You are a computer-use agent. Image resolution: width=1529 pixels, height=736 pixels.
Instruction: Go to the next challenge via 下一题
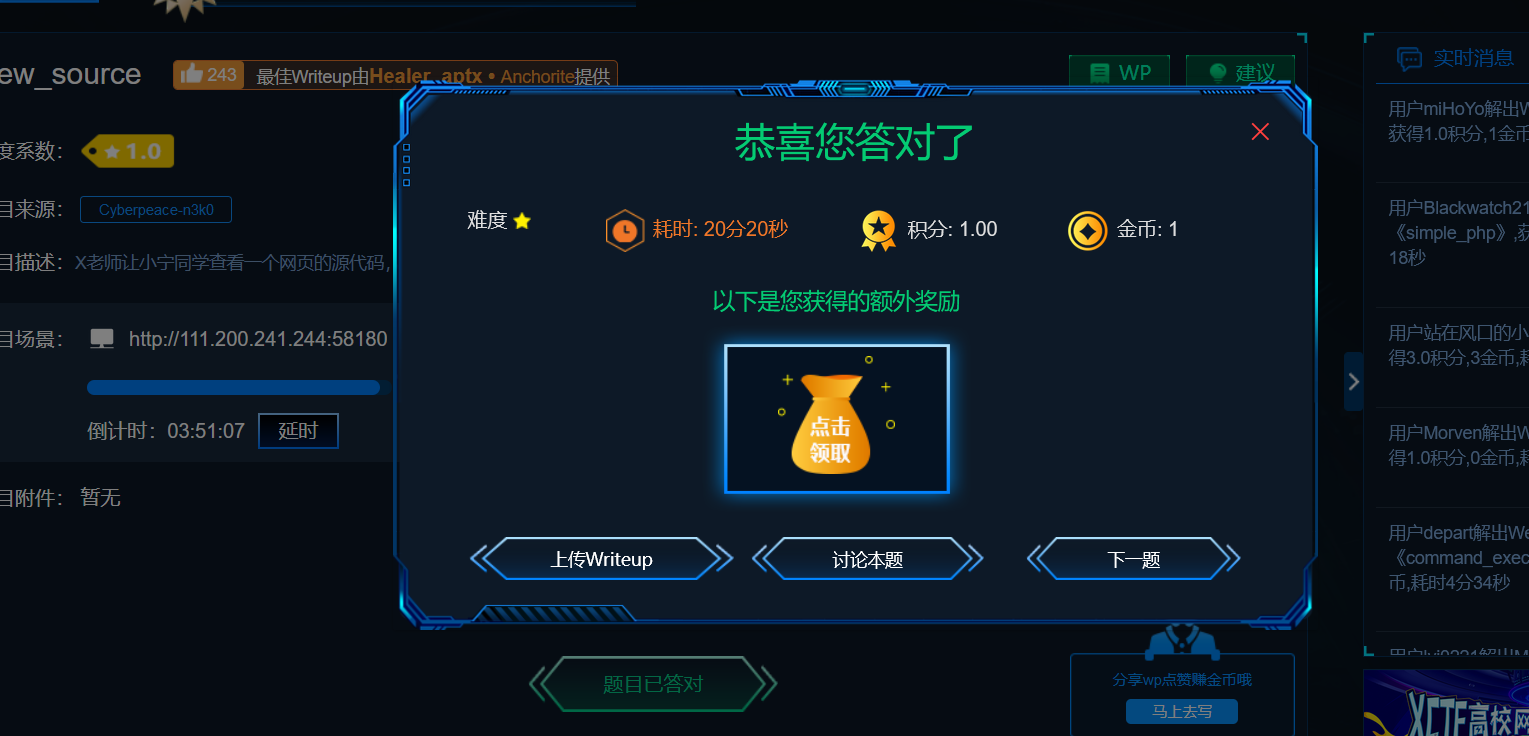(1133, 559)
